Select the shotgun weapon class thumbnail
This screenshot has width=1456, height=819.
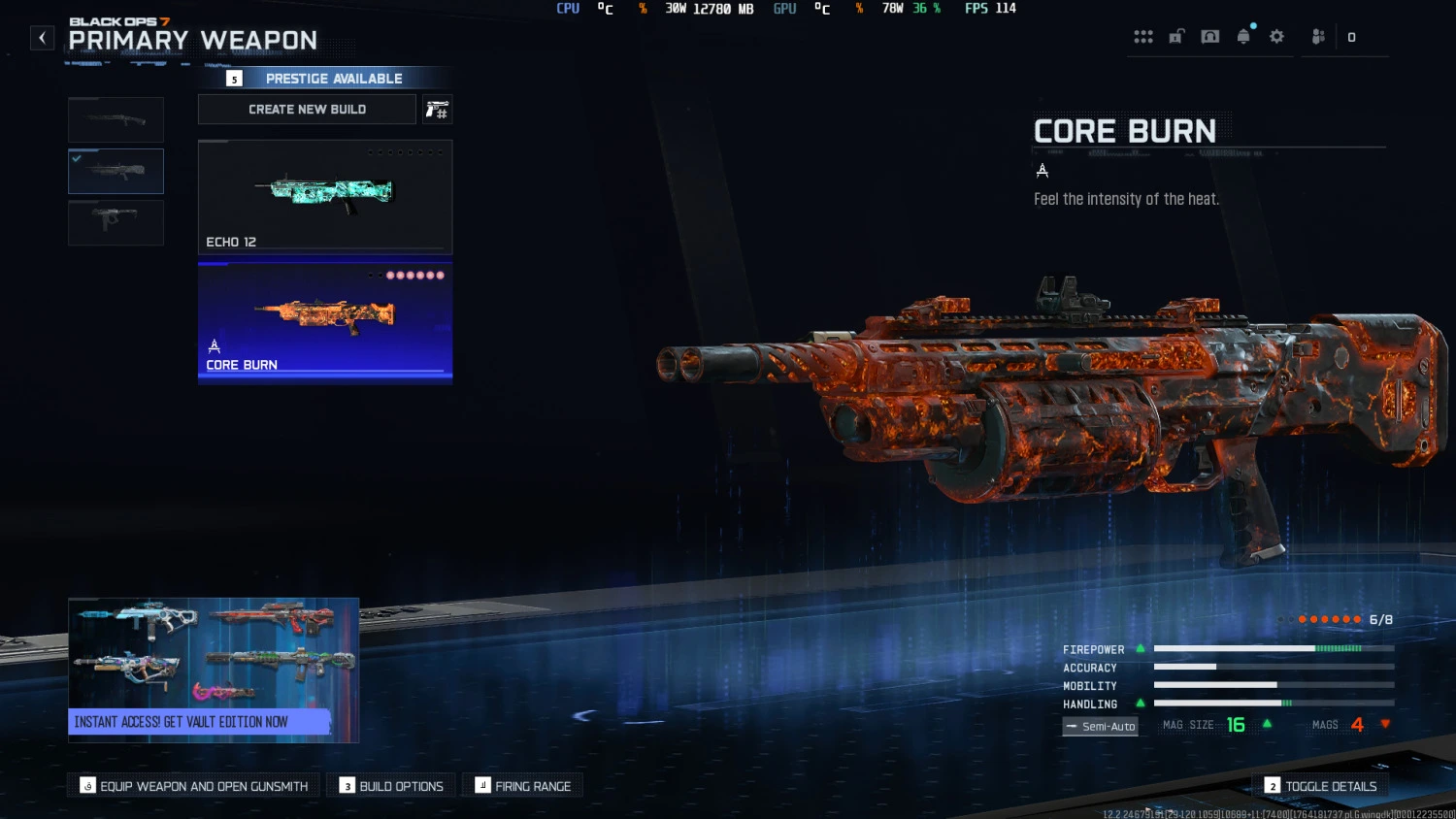[x=116, y=119]
